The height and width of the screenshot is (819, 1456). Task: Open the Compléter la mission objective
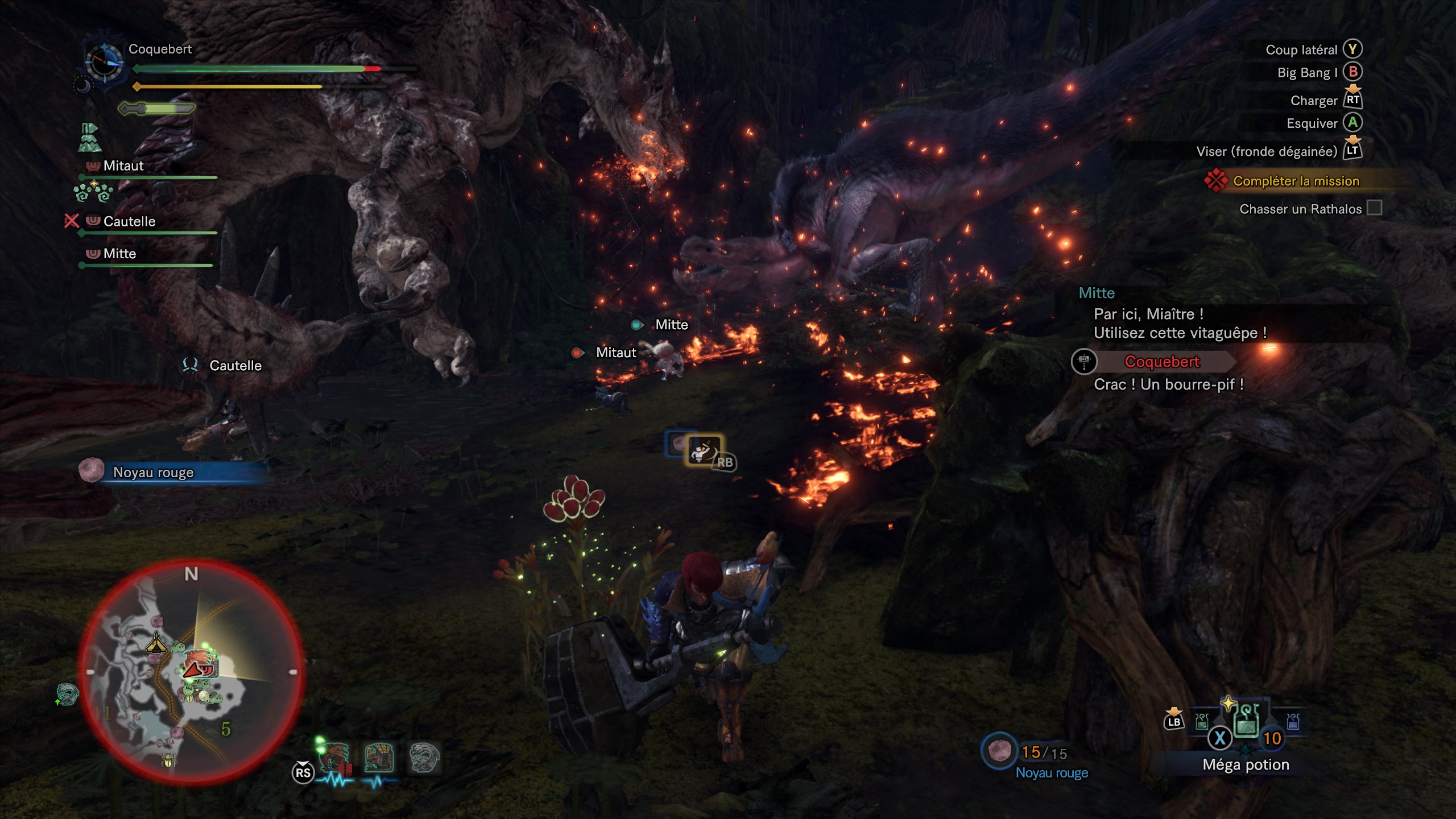pos(1296,181)
